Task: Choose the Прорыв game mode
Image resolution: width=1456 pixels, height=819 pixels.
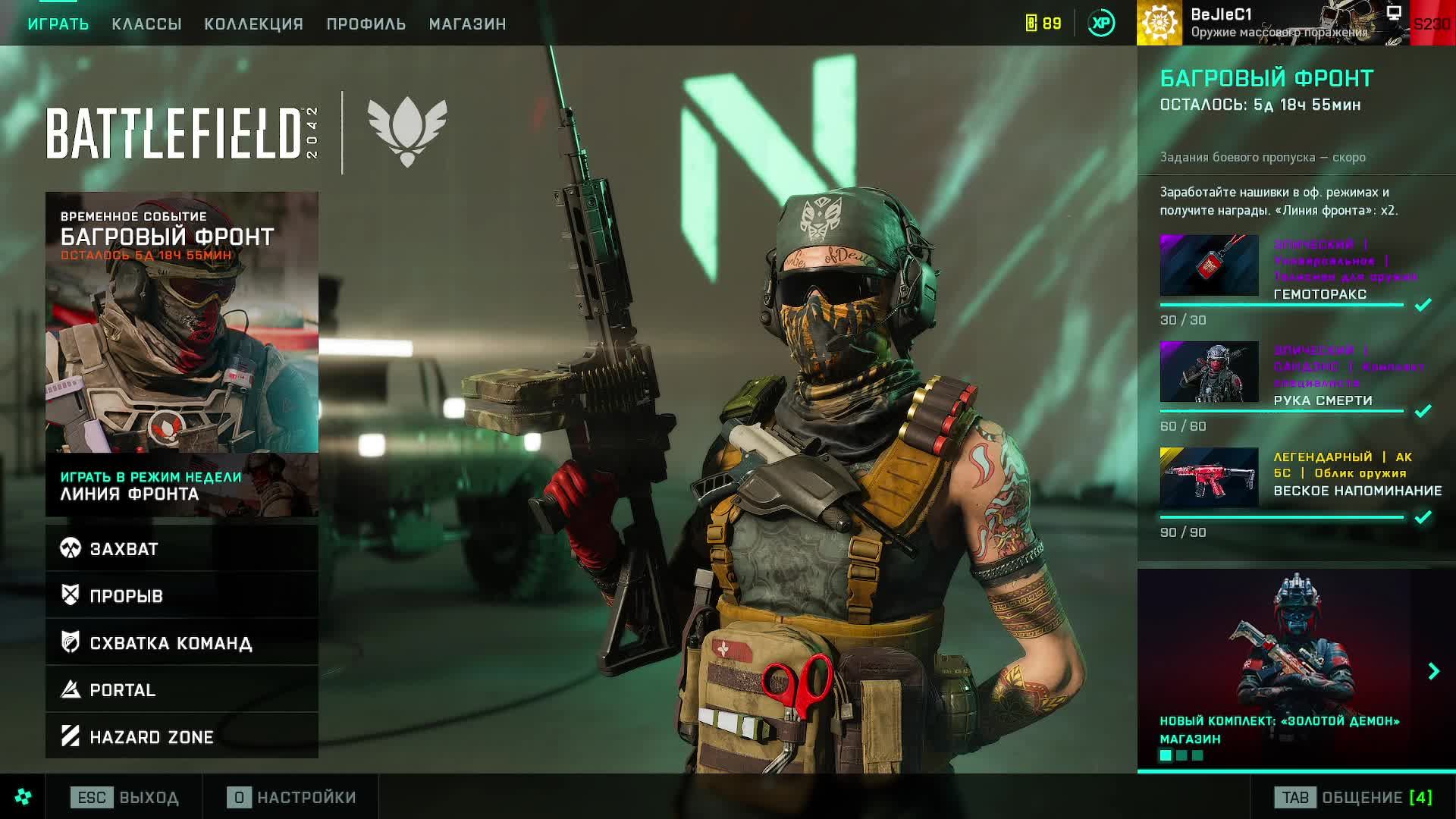Action: point(182,595)
